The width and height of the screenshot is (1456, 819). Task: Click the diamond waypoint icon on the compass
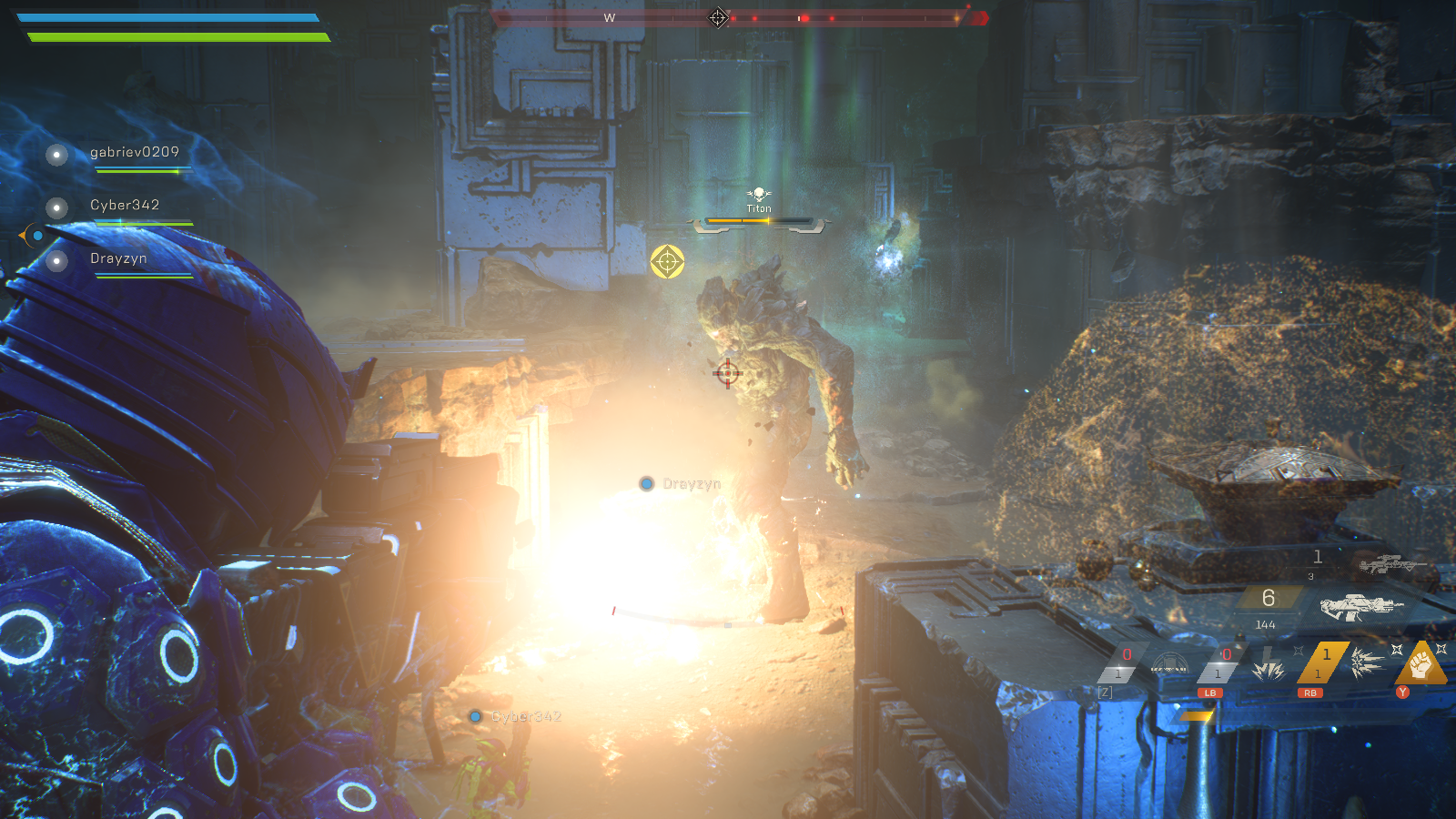tap(718, 16)
